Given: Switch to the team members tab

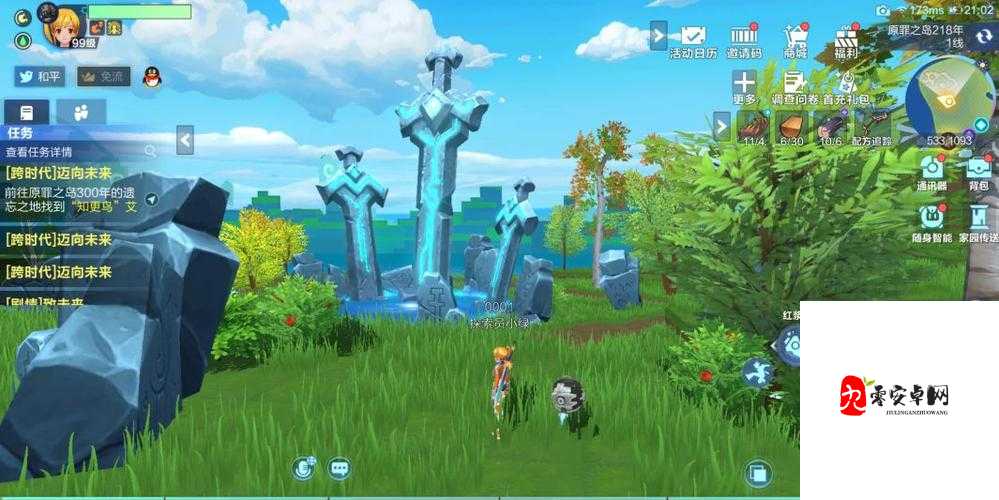Looking at the screenshot, I should pos(80,111).
